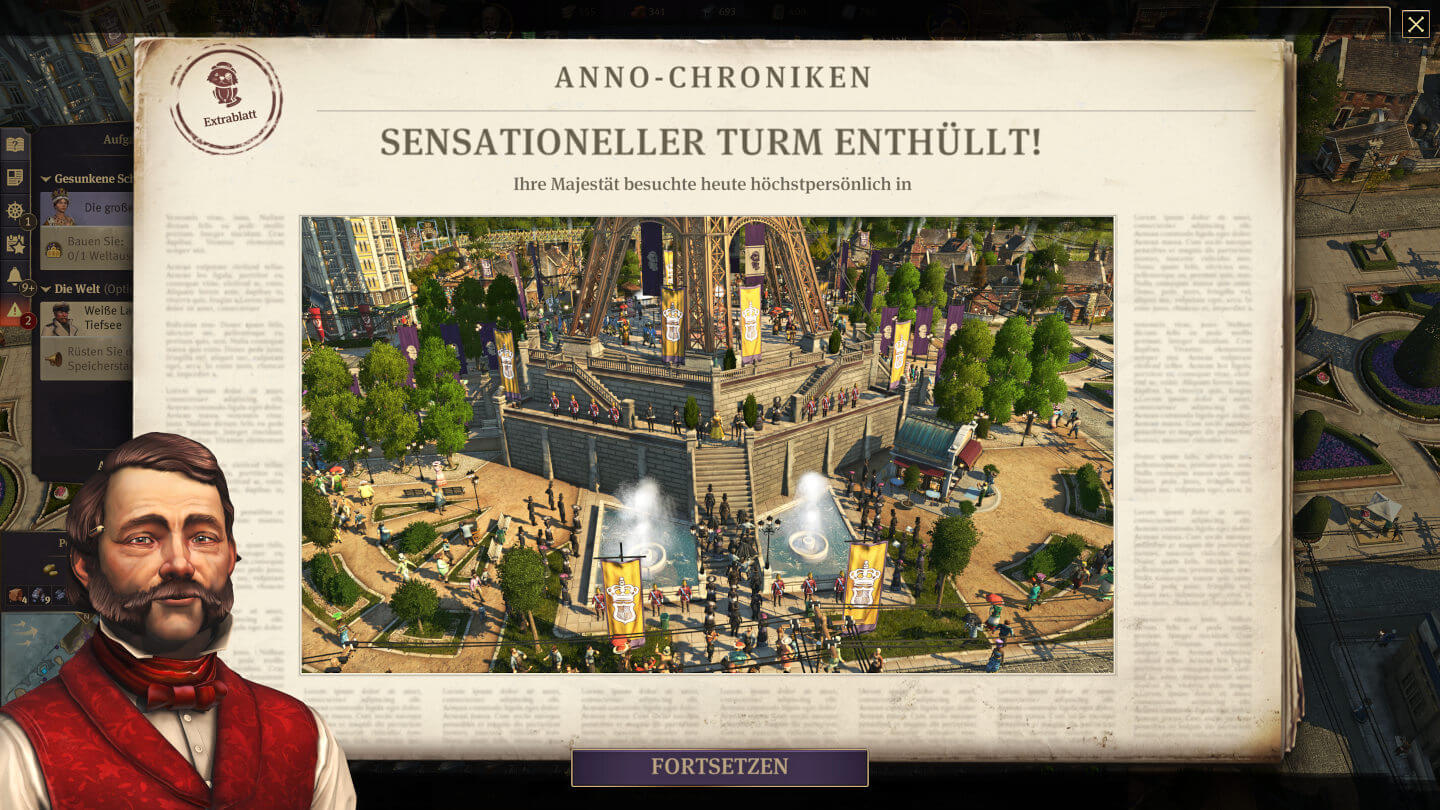The height and width of the screenshot is (810, 1440).
Task: Open the quest book icon with question mark
Action: tap(15, 145)
